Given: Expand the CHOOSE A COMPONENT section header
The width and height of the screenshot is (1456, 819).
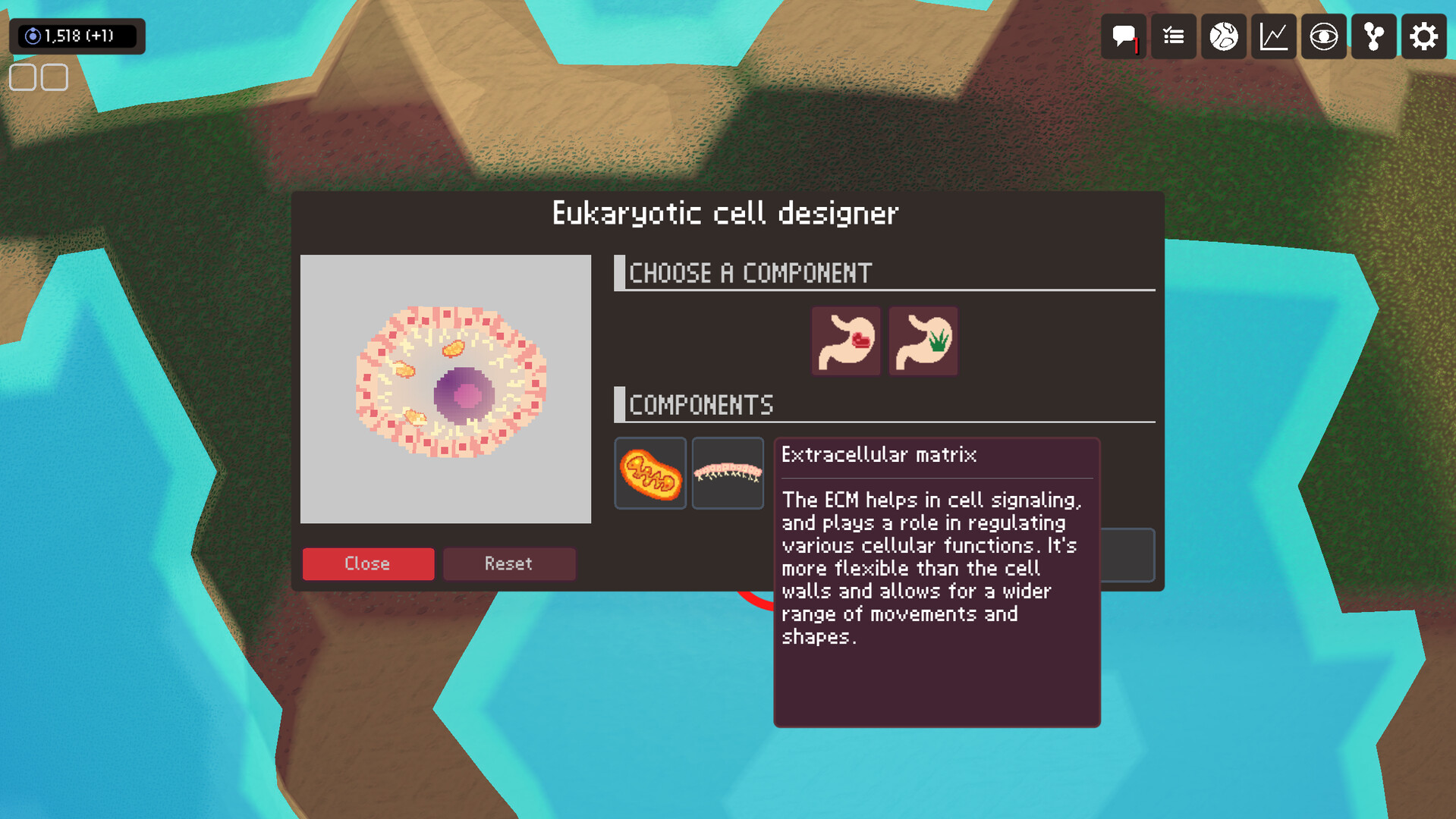Looking at the screenshot, I should coord(751,273).
